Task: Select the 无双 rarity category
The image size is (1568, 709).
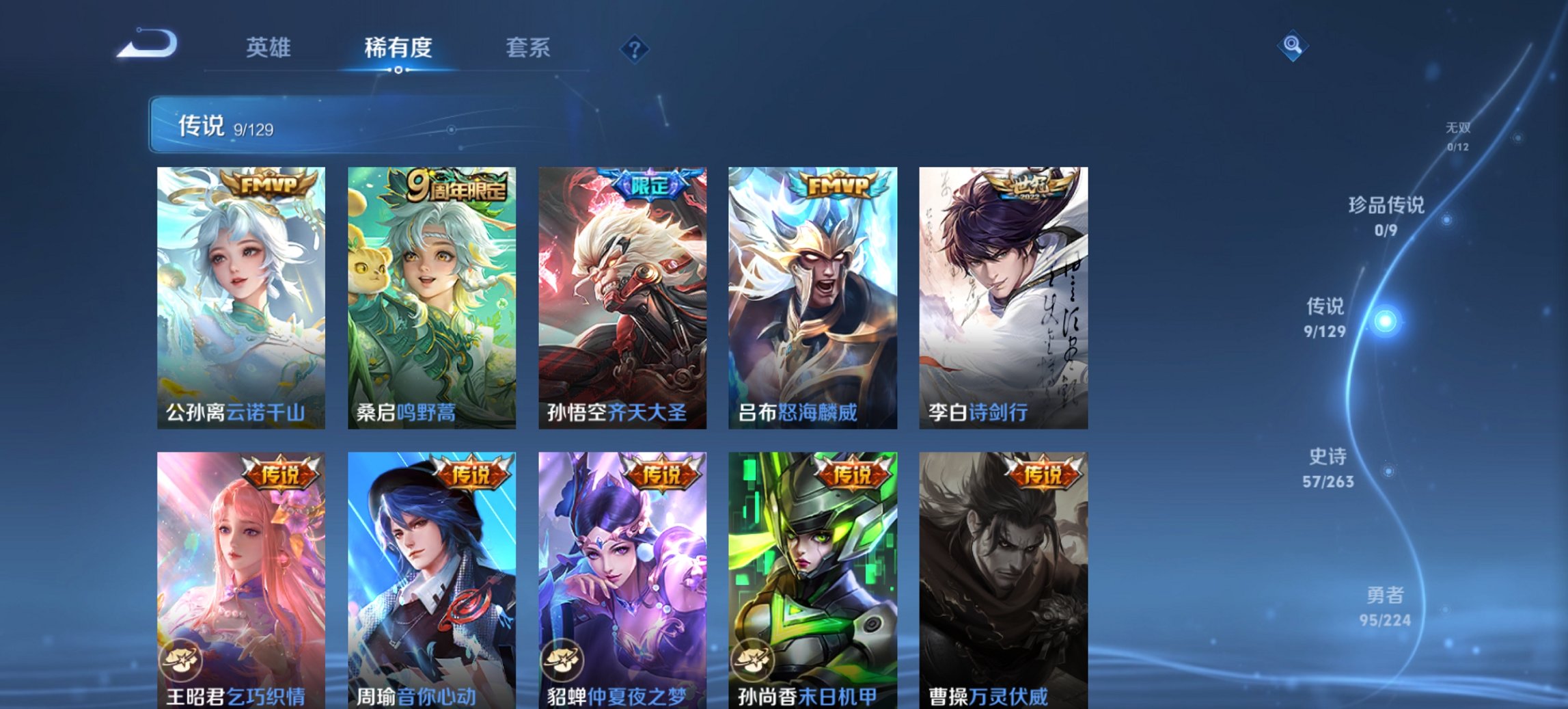Action: pos(1459,126)
